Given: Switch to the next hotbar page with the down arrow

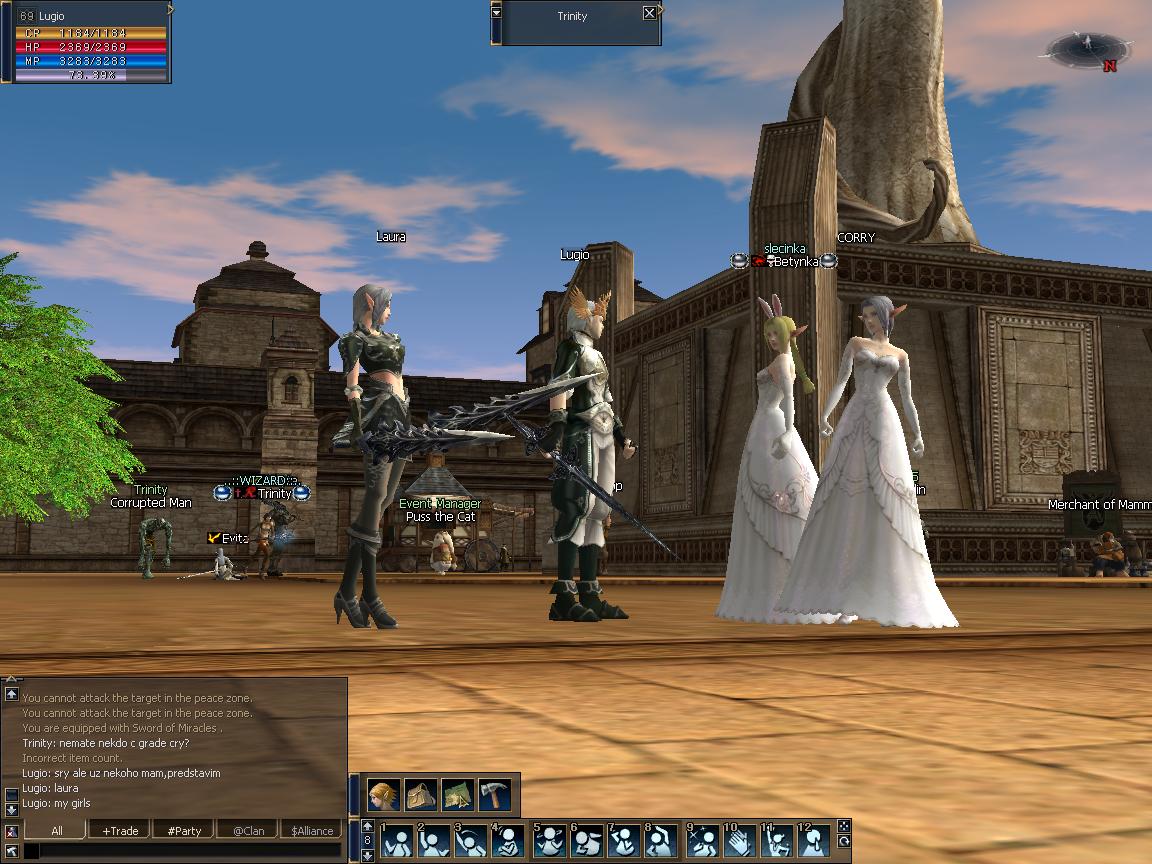Looking at the screenshot, I should [x=367, y=855].
